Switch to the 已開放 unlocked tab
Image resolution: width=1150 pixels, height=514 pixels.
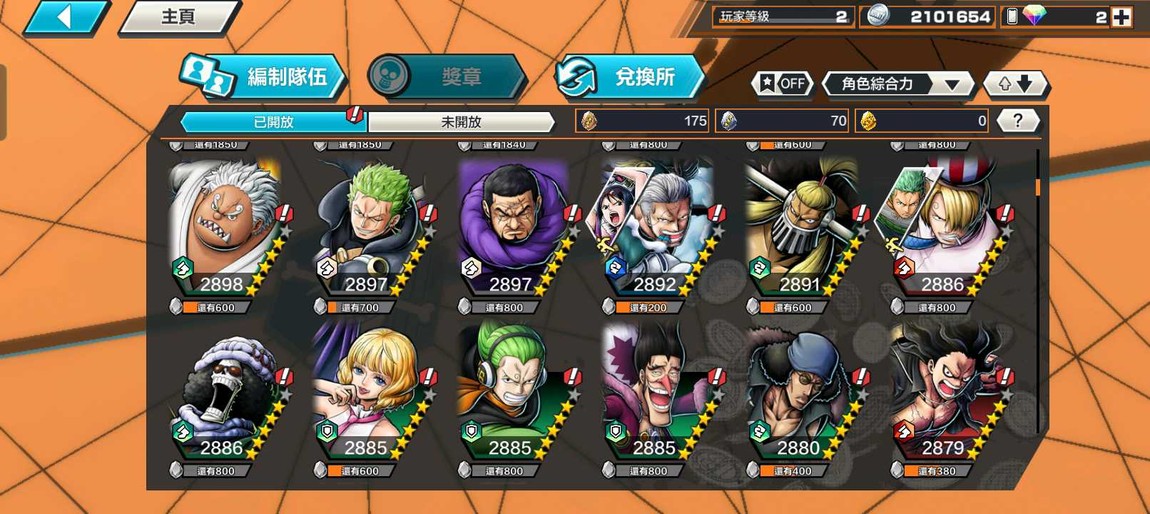[x=273, y=122]
